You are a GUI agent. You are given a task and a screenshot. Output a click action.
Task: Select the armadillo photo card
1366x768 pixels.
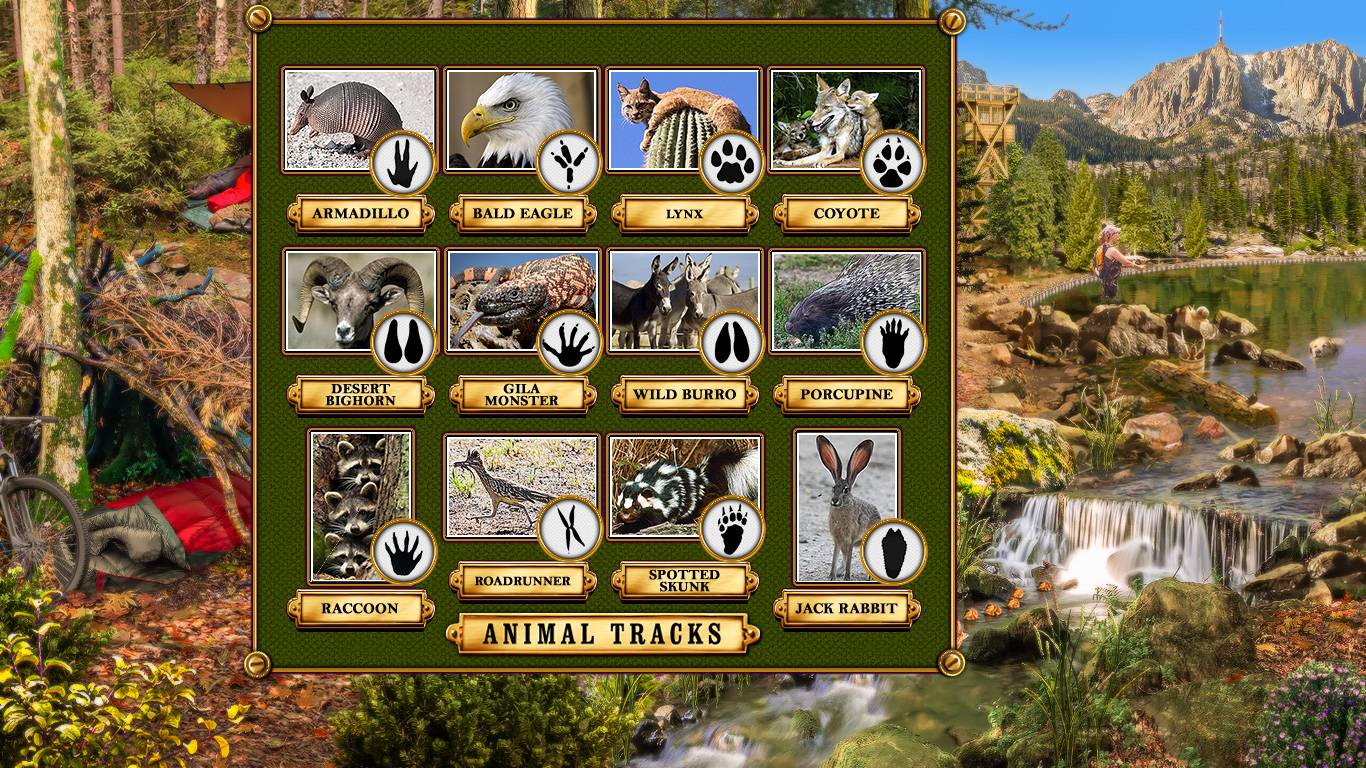(x=340, y=112)
